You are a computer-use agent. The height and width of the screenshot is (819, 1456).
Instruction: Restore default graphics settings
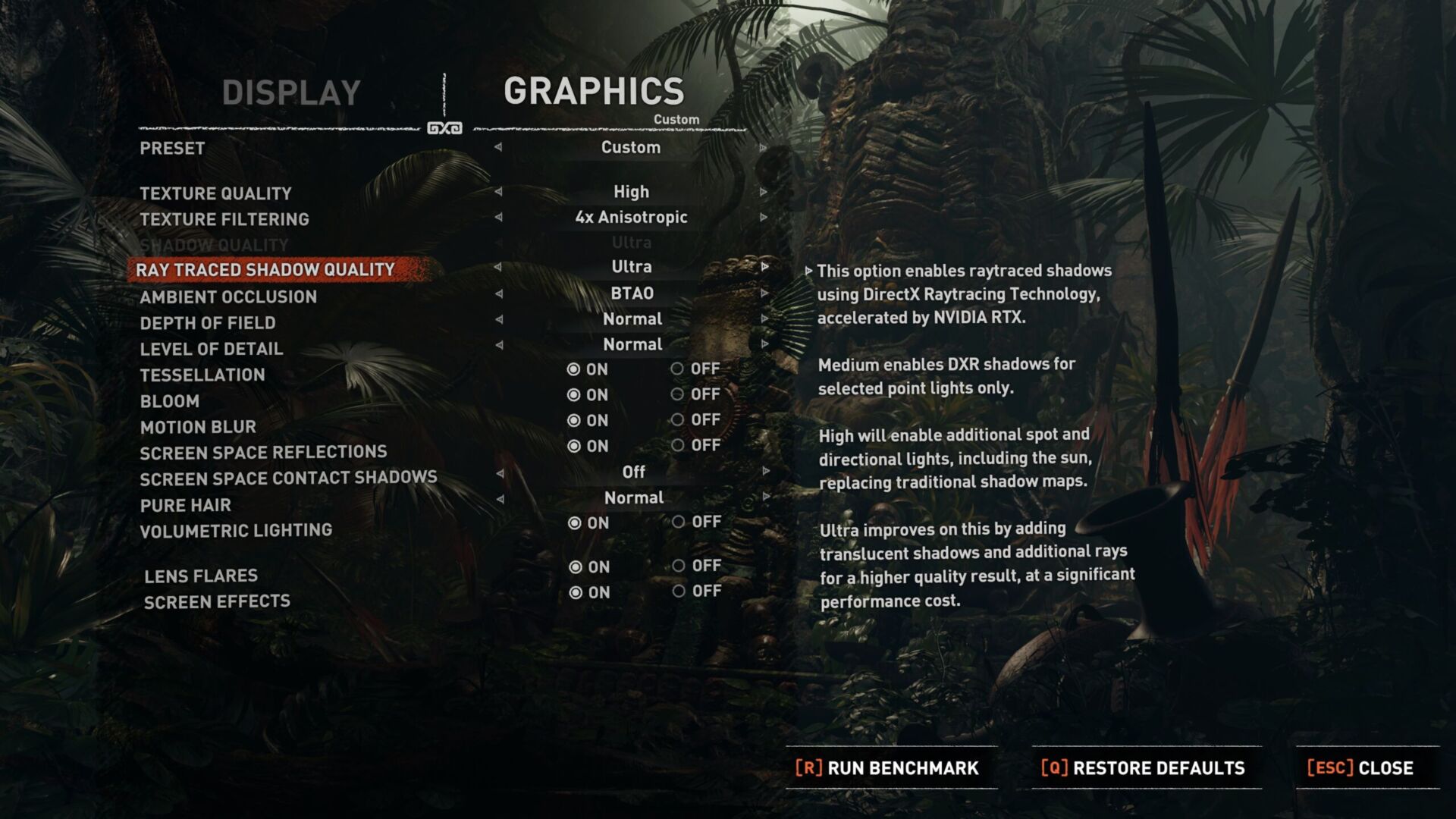pyautogui.click(x=1143, y=768)
